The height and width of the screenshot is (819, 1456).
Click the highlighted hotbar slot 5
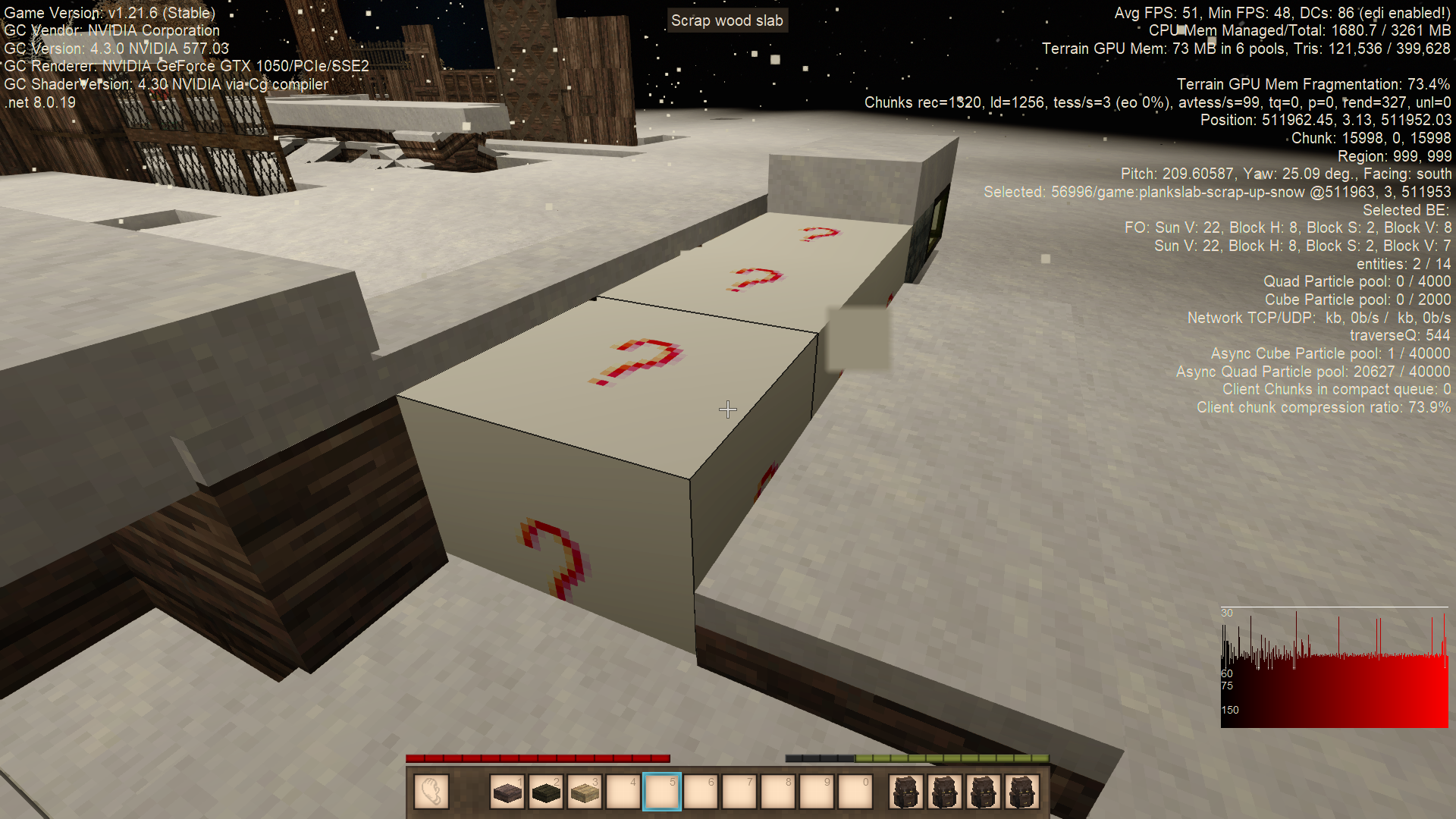tap(662, 792)
